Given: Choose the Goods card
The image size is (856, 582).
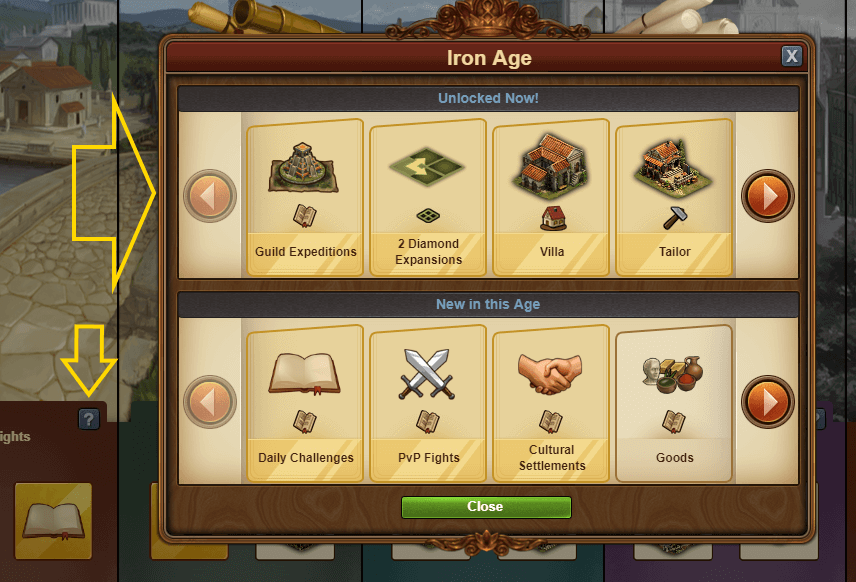Looking at the screenshot, I should [674, 402].
